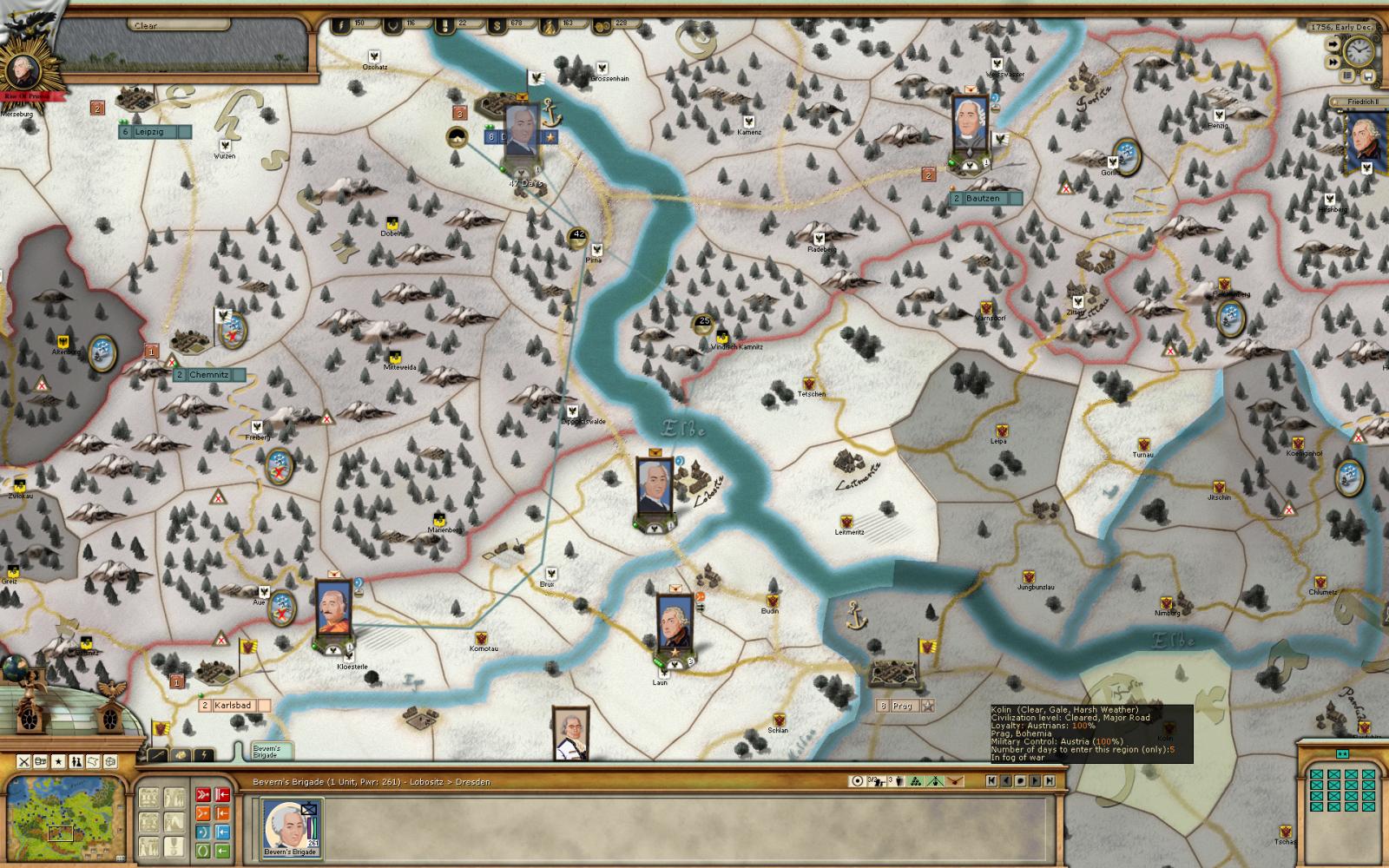Toggle the star objectives map filter
Image resolution: width=1389 pixels, height=868 pixels.
tap(59, 761)
